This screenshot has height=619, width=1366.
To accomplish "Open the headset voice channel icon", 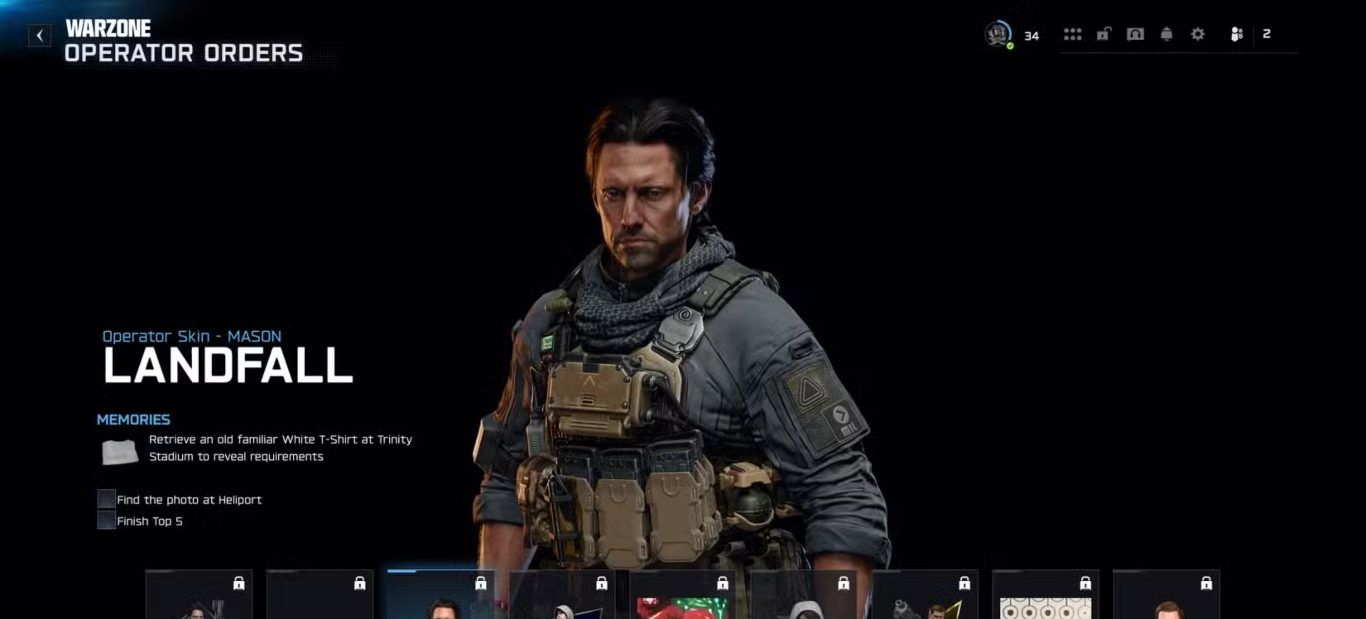I will 1135,35.
